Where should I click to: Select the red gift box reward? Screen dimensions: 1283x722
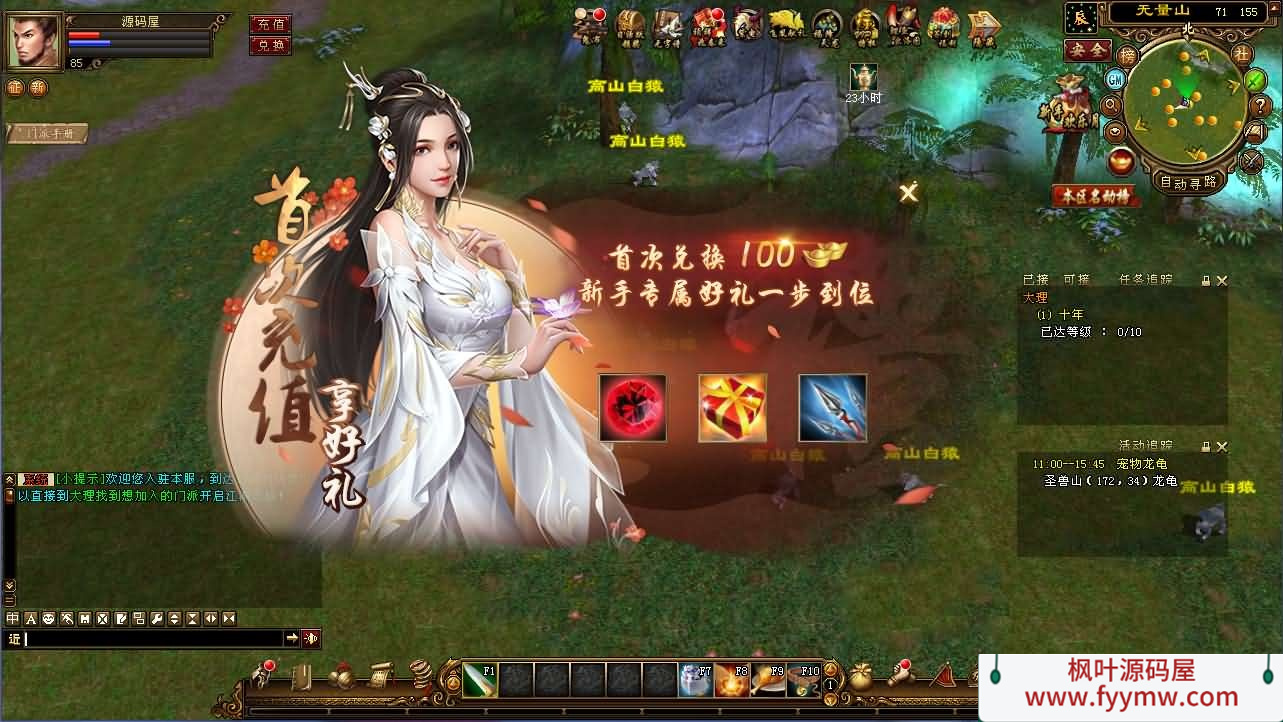pyautogui.click(x=732, y=408)
